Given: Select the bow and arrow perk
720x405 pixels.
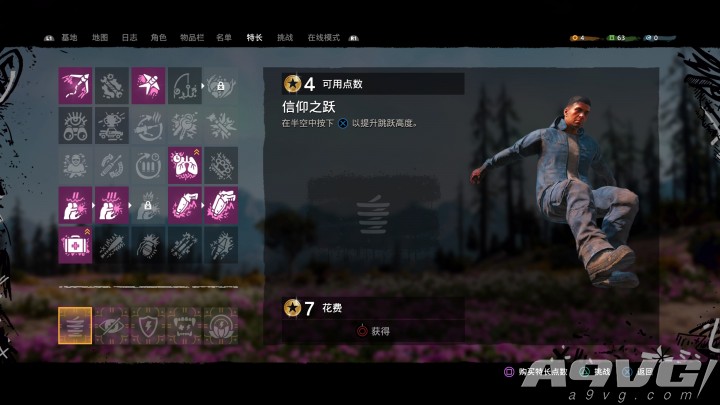Looking at the screenshot, I should tap(75, 86).
